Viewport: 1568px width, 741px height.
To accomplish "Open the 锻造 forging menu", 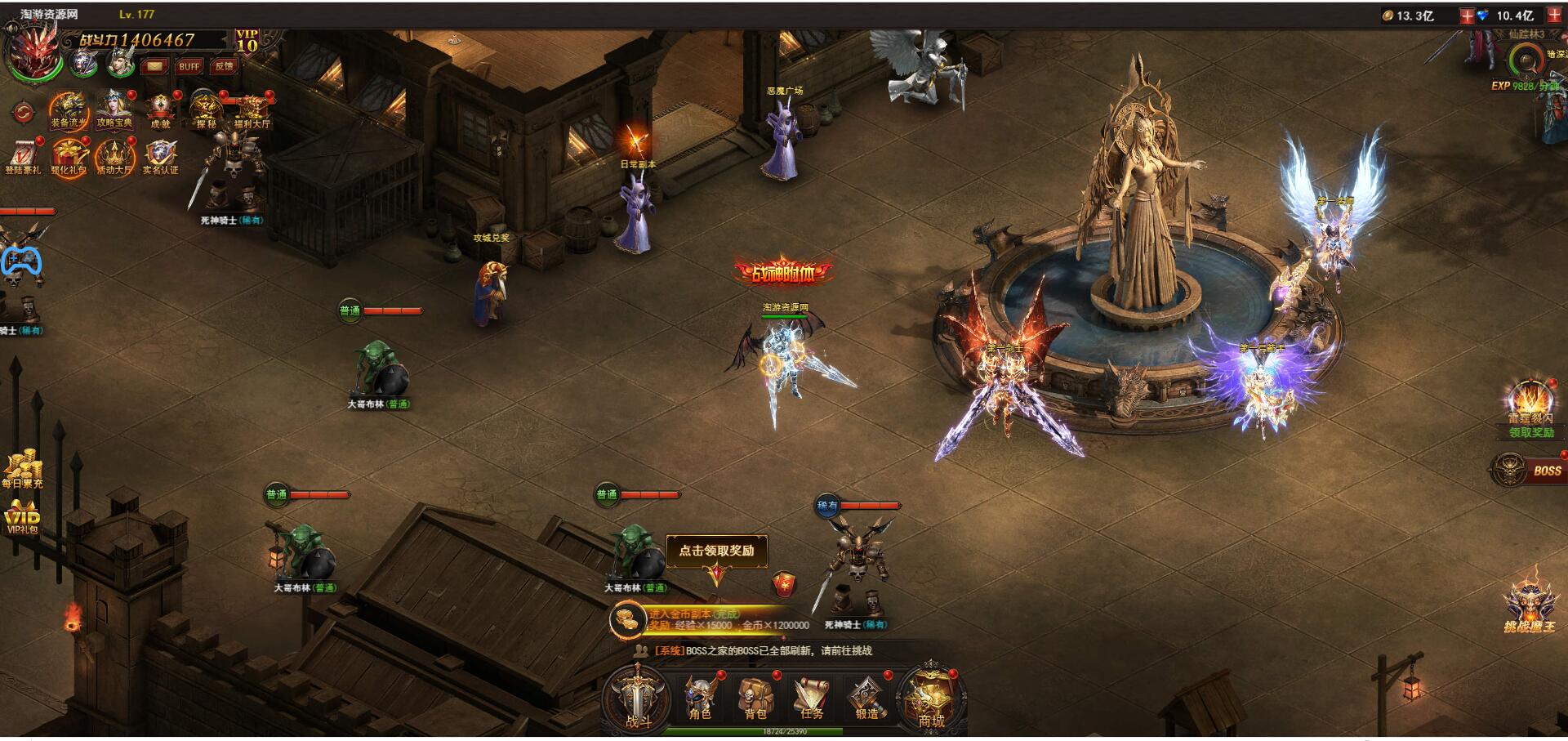I will [x=867, y=699].
